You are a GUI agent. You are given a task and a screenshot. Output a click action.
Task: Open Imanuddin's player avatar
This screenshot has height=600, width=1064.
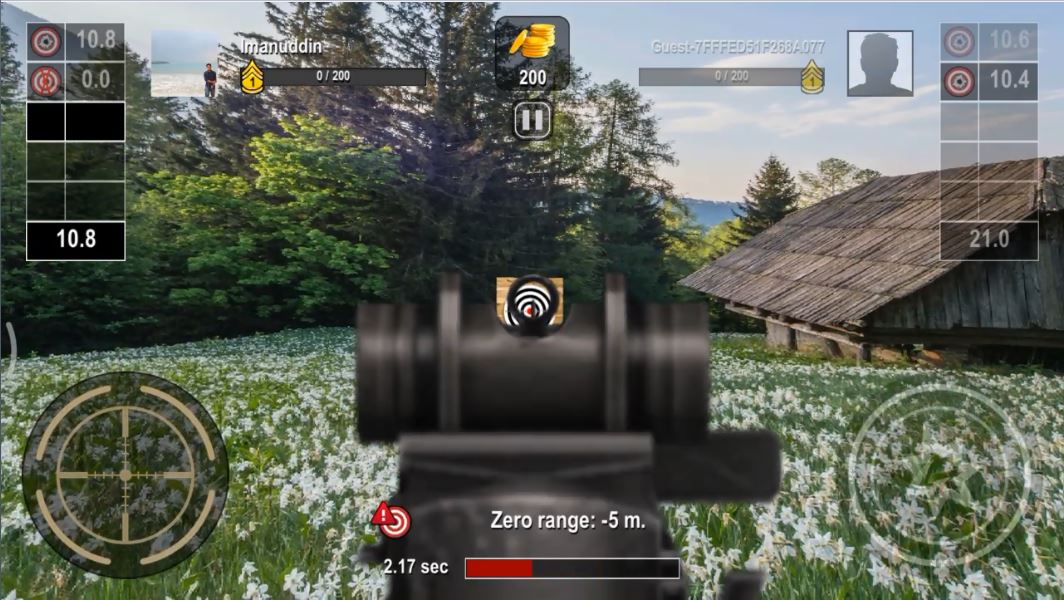tap(185, 65)
